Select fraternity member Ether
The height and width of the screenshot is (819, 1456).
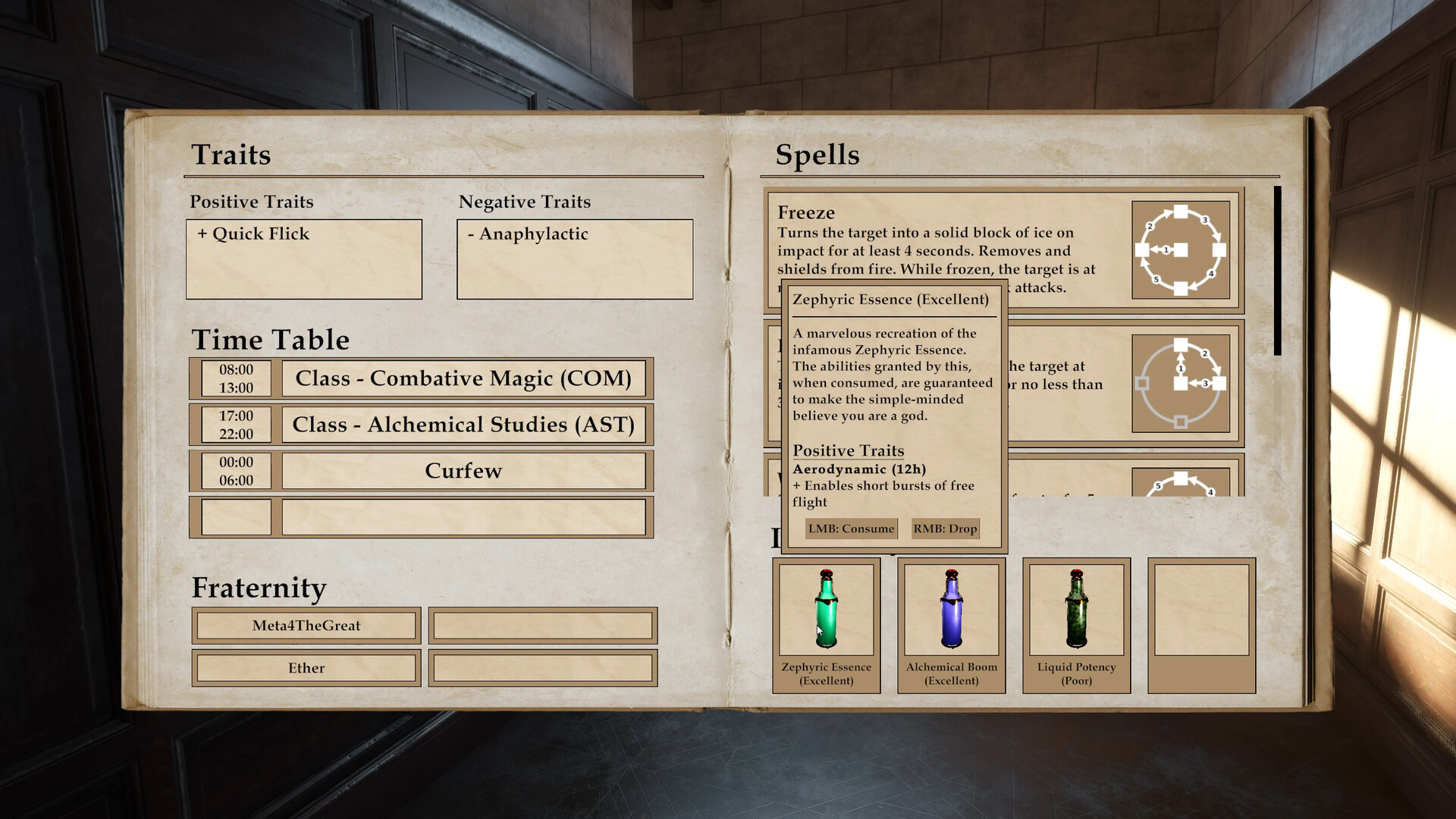pos(306,668)
